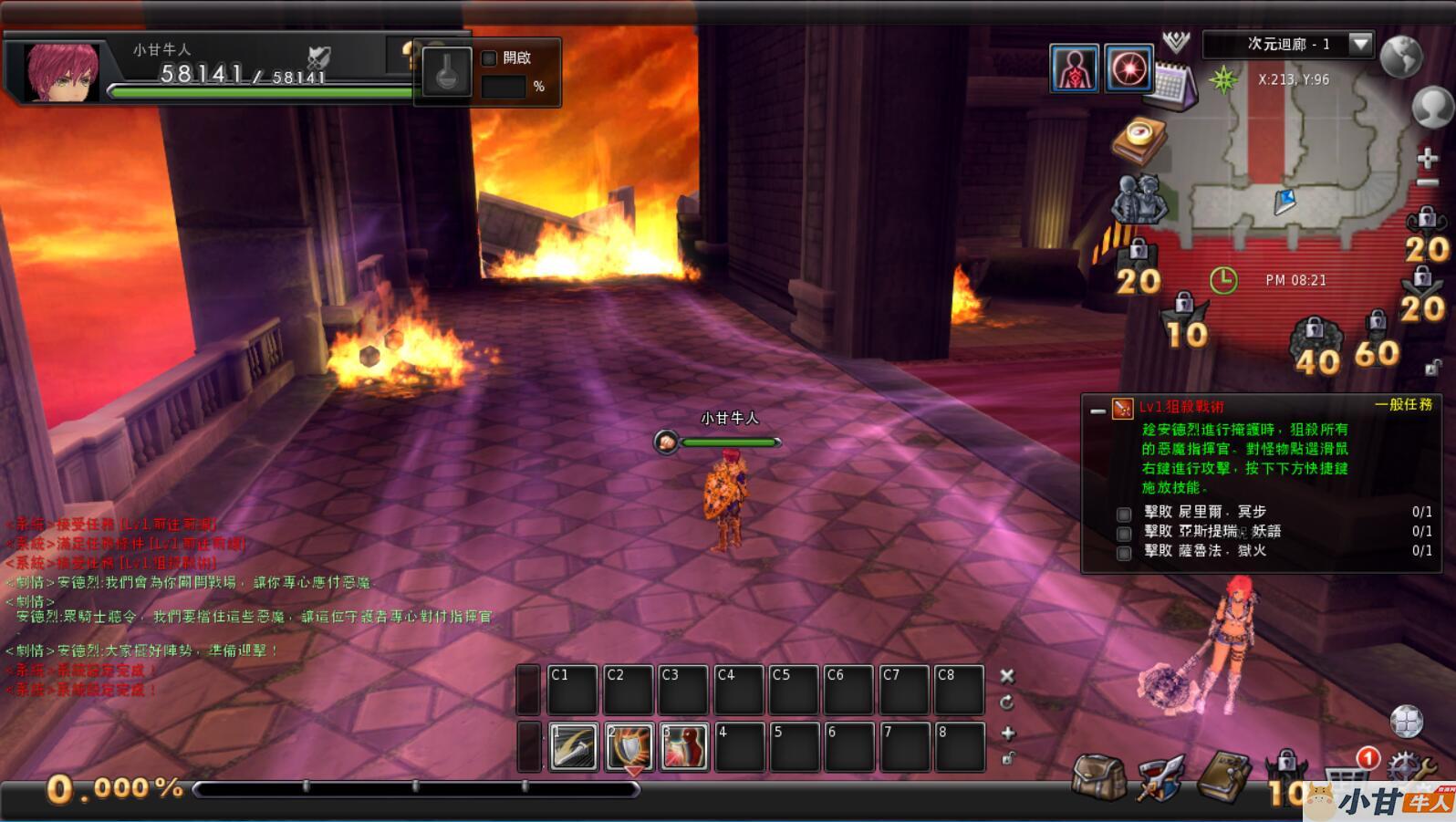Click the player portrait of 小甘牛人
Image resolution: width=1456 pixels, height=822 pixels.
[62, 71]
